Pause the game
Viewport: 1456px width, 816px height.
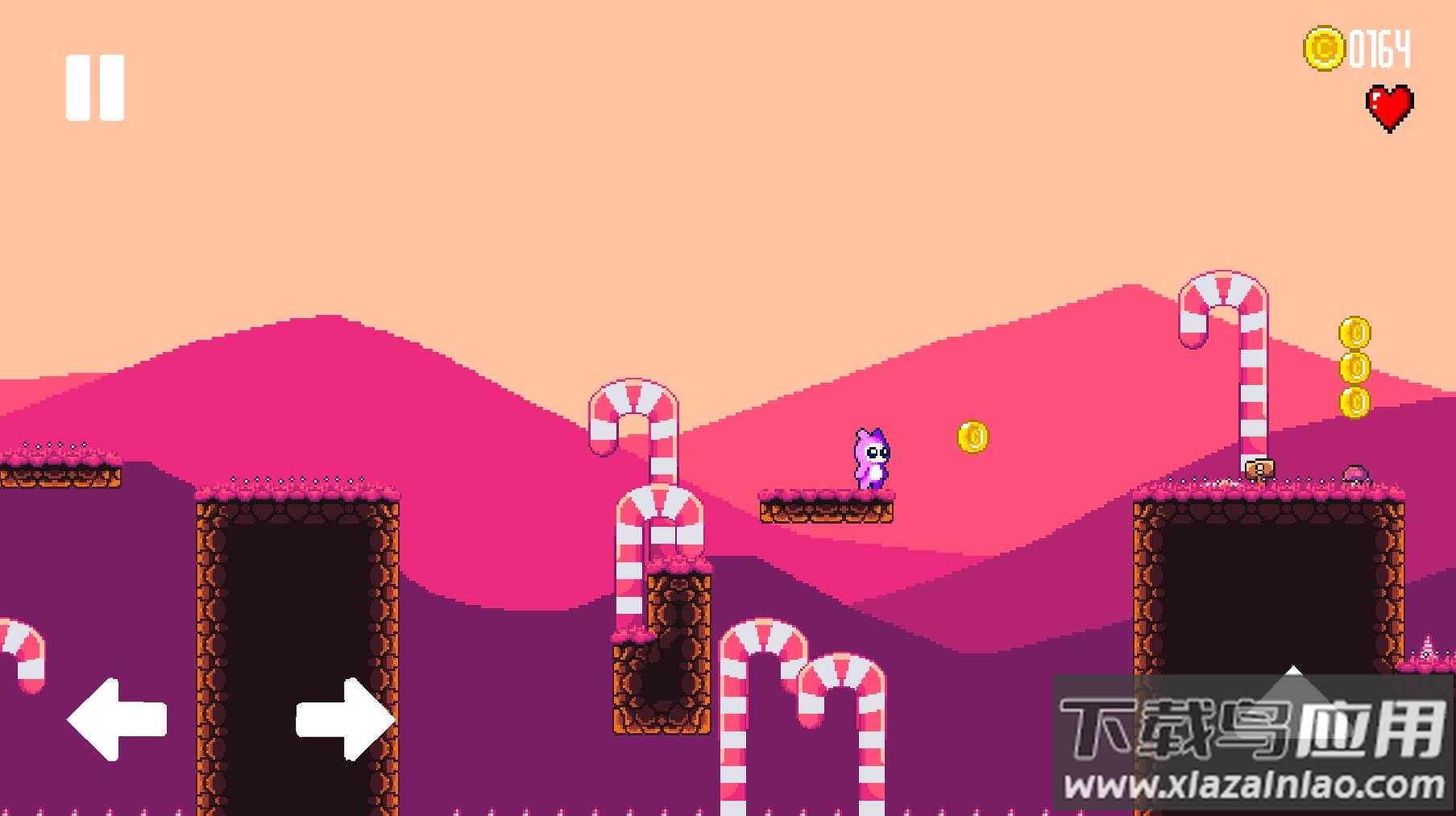pos(94,86)
